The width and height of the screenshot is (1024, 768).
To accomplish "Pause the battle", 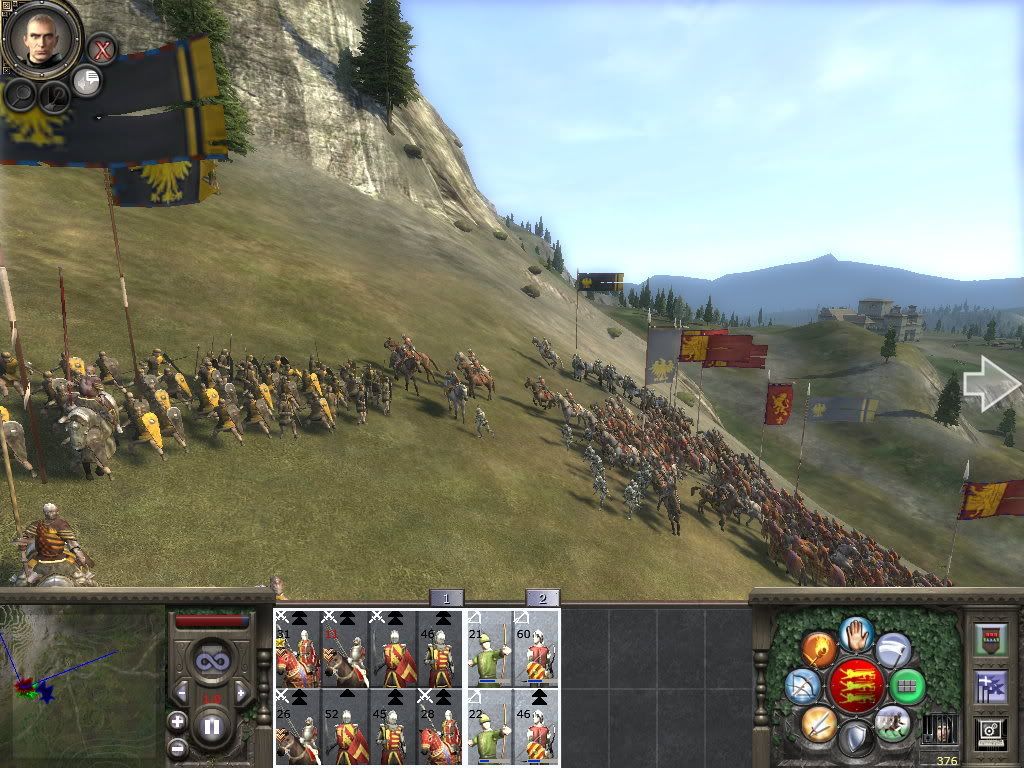I will (x=211, y=727).
